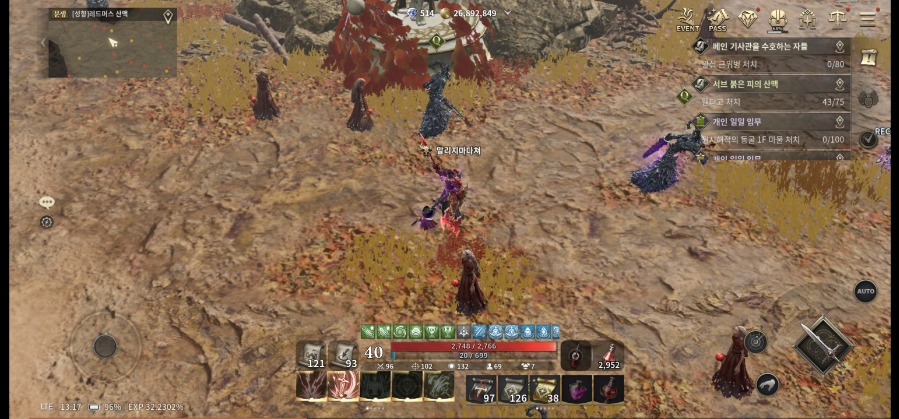Open the quest scroll icon

tap(868, 58)
